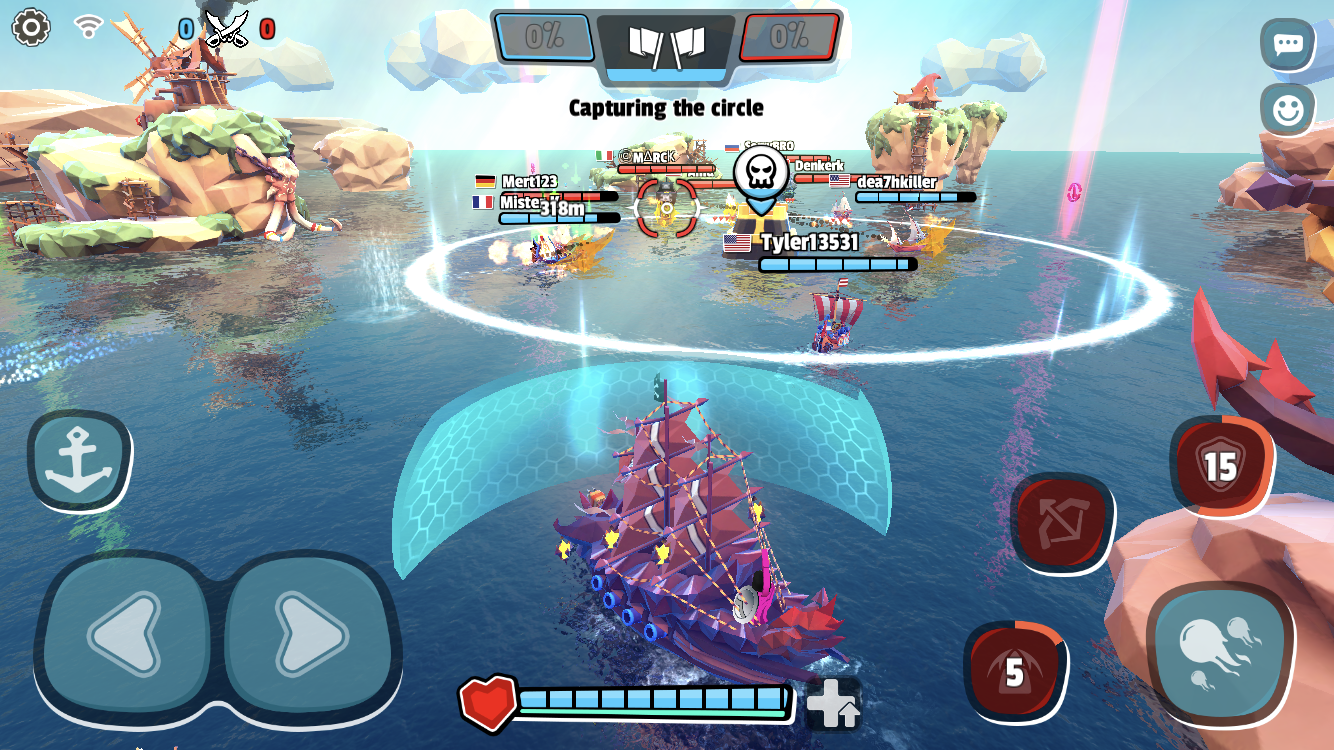Tap the anchor brake button
Viewport: 1334px width, 750px height.
(78, 458)
